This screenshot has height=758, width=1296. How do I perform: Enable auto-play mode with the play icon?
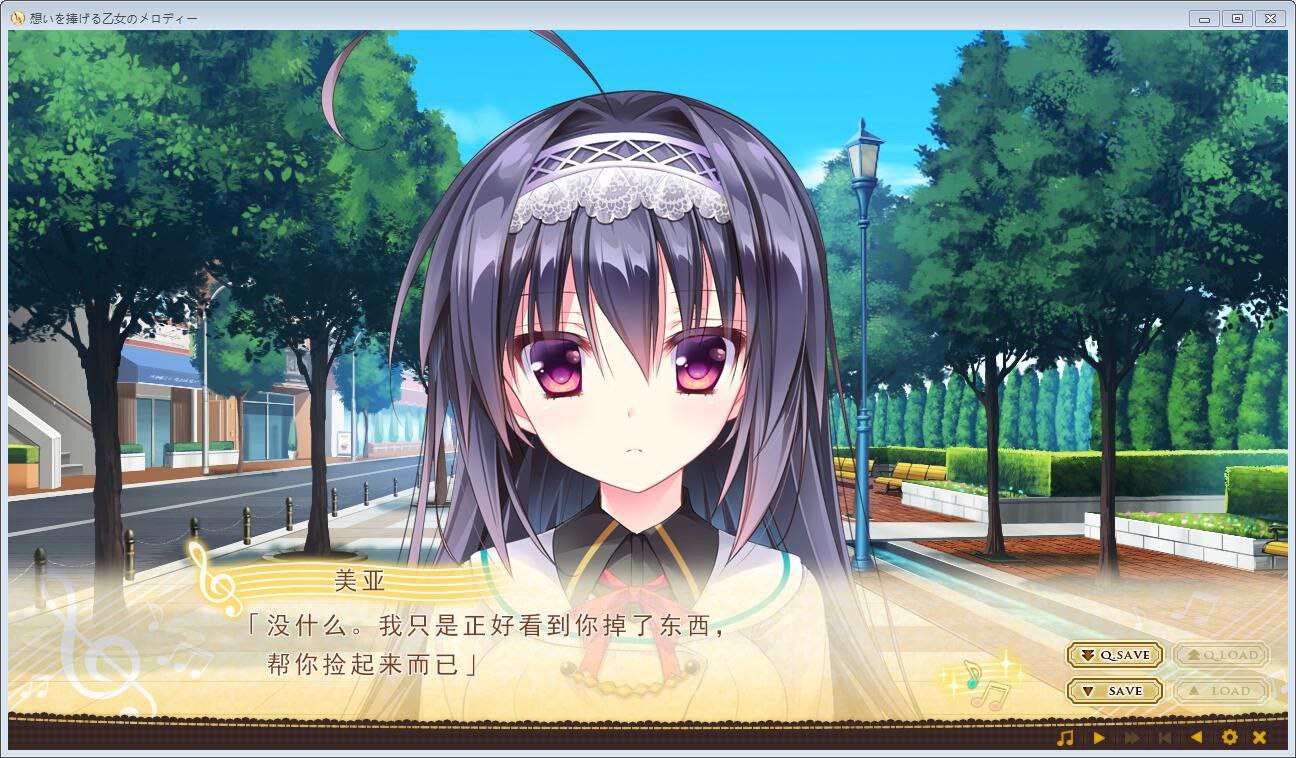(1100, 738)
